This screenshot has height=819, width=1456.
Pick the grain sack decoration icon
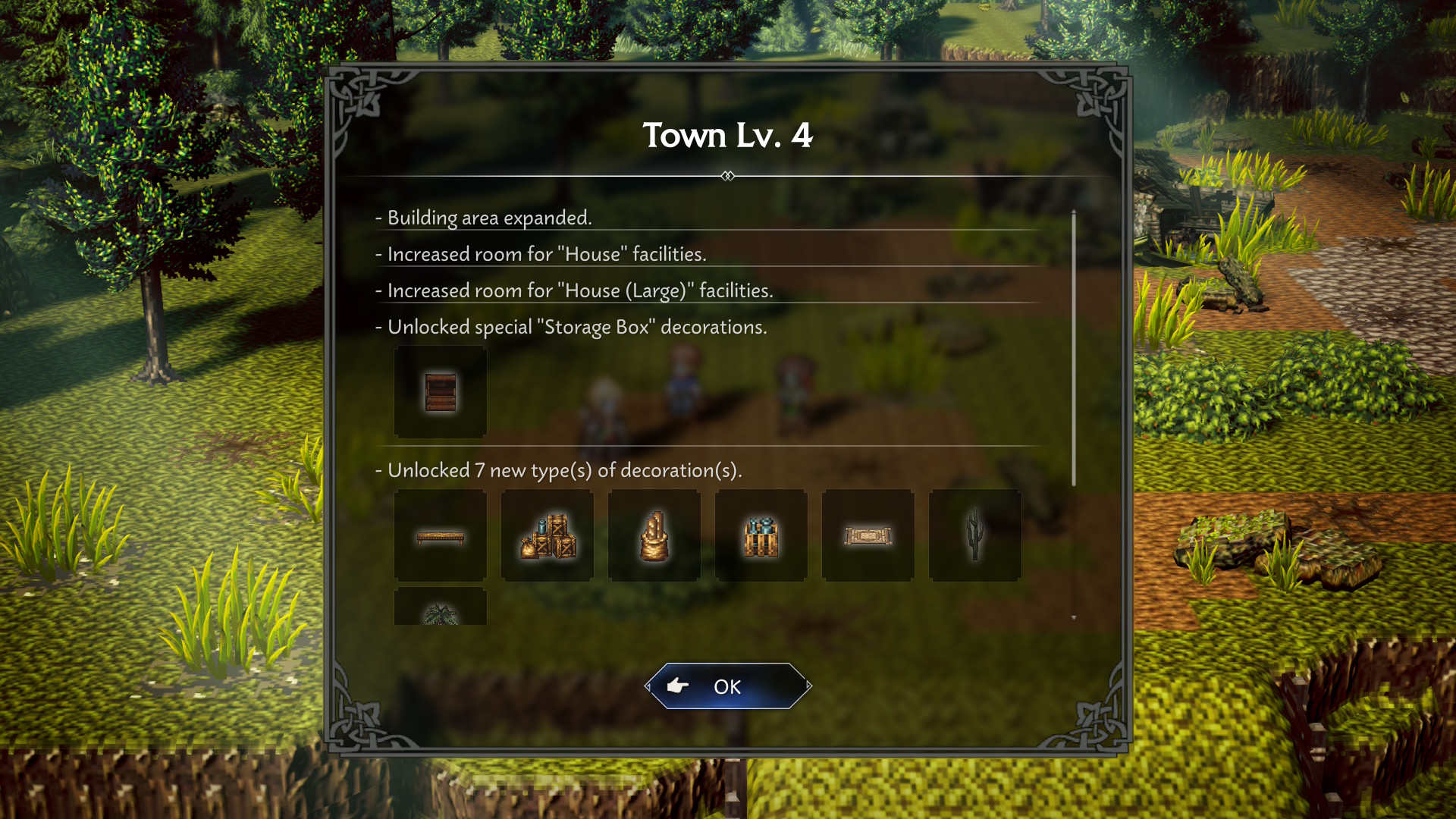pyautogui.click(x=654, y=535)
